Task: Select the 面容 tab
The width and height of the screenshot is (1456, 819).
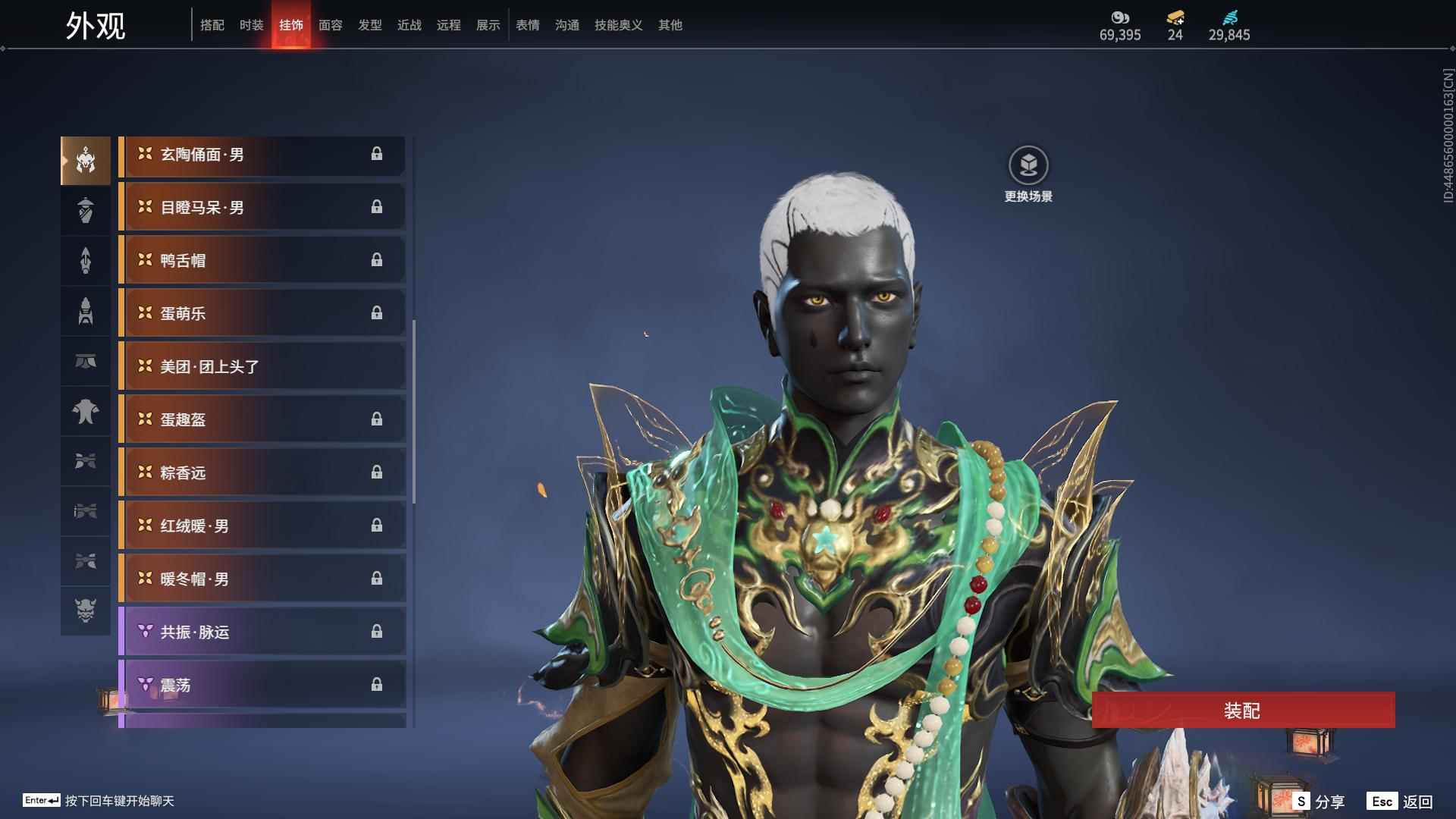Action: coord(330,25)
